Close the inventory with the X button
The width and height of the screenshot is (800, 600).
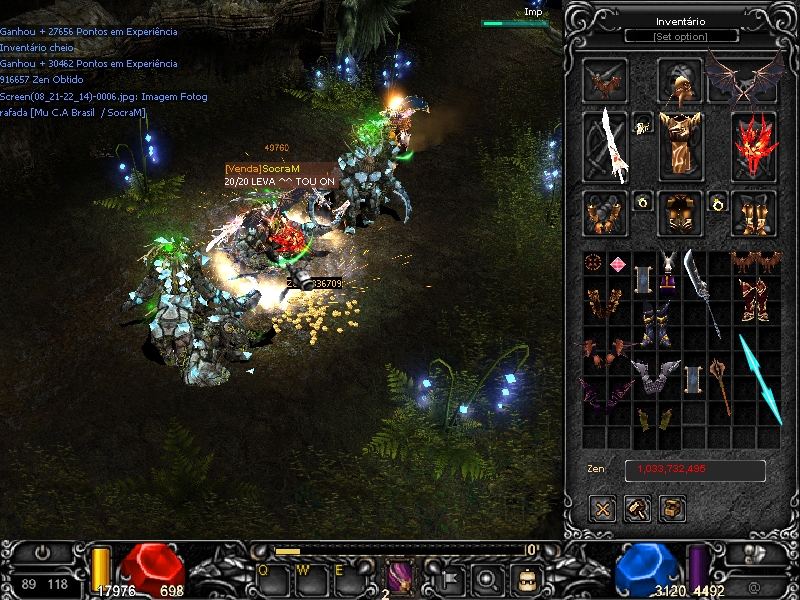[x=603, y=509]
